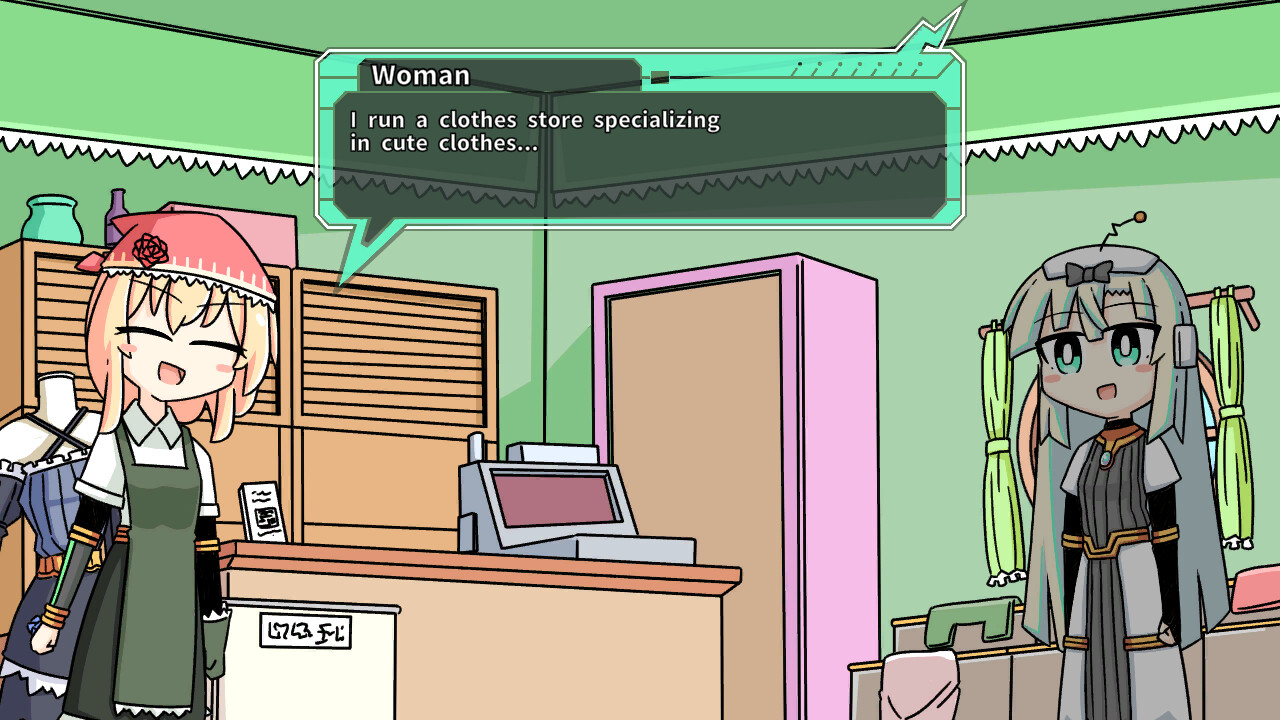Select the Woman name label on the dialogue box
Image resolution: width=1280 pixels, height=720 pixels.
click(420, 75)
